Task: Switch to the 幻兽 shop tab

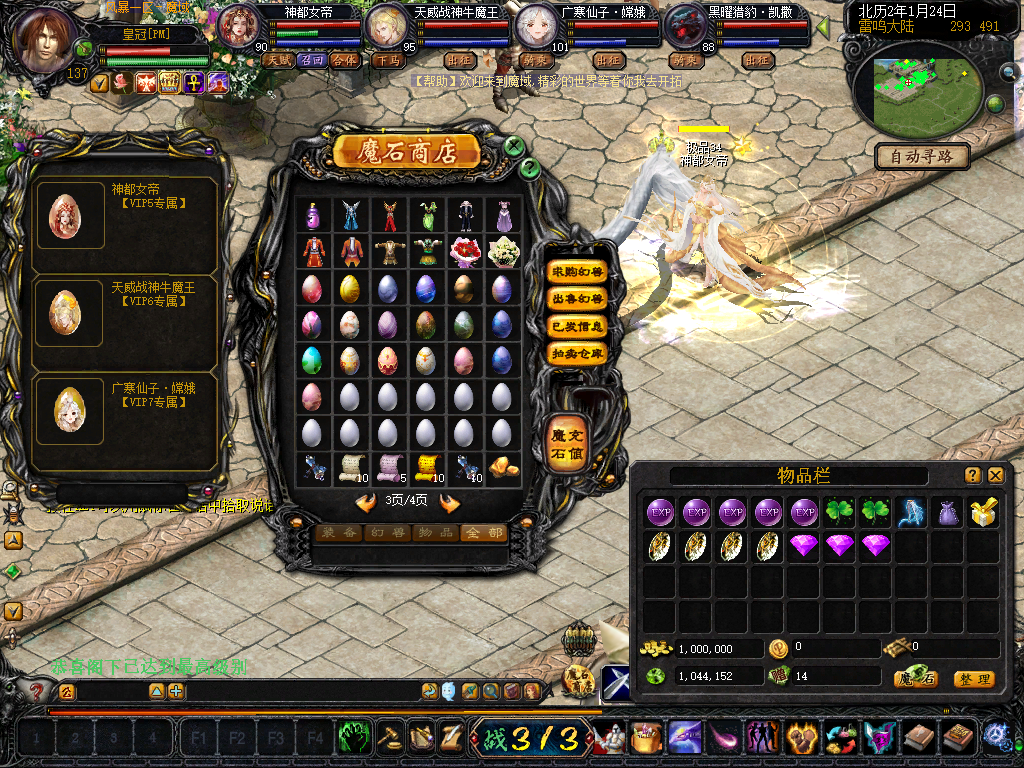Action: (386, 533)
